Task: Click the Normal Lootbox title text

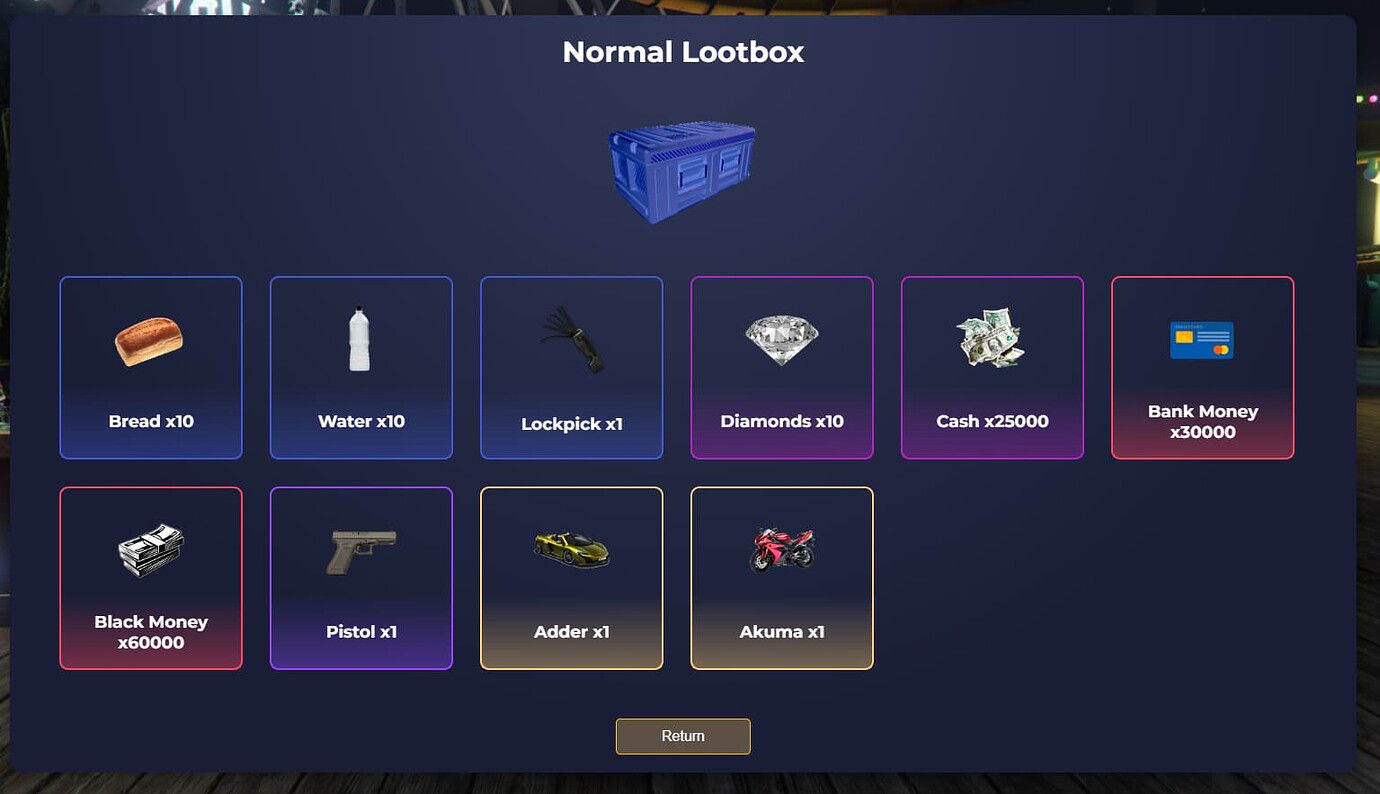Action: click(683, 51)
